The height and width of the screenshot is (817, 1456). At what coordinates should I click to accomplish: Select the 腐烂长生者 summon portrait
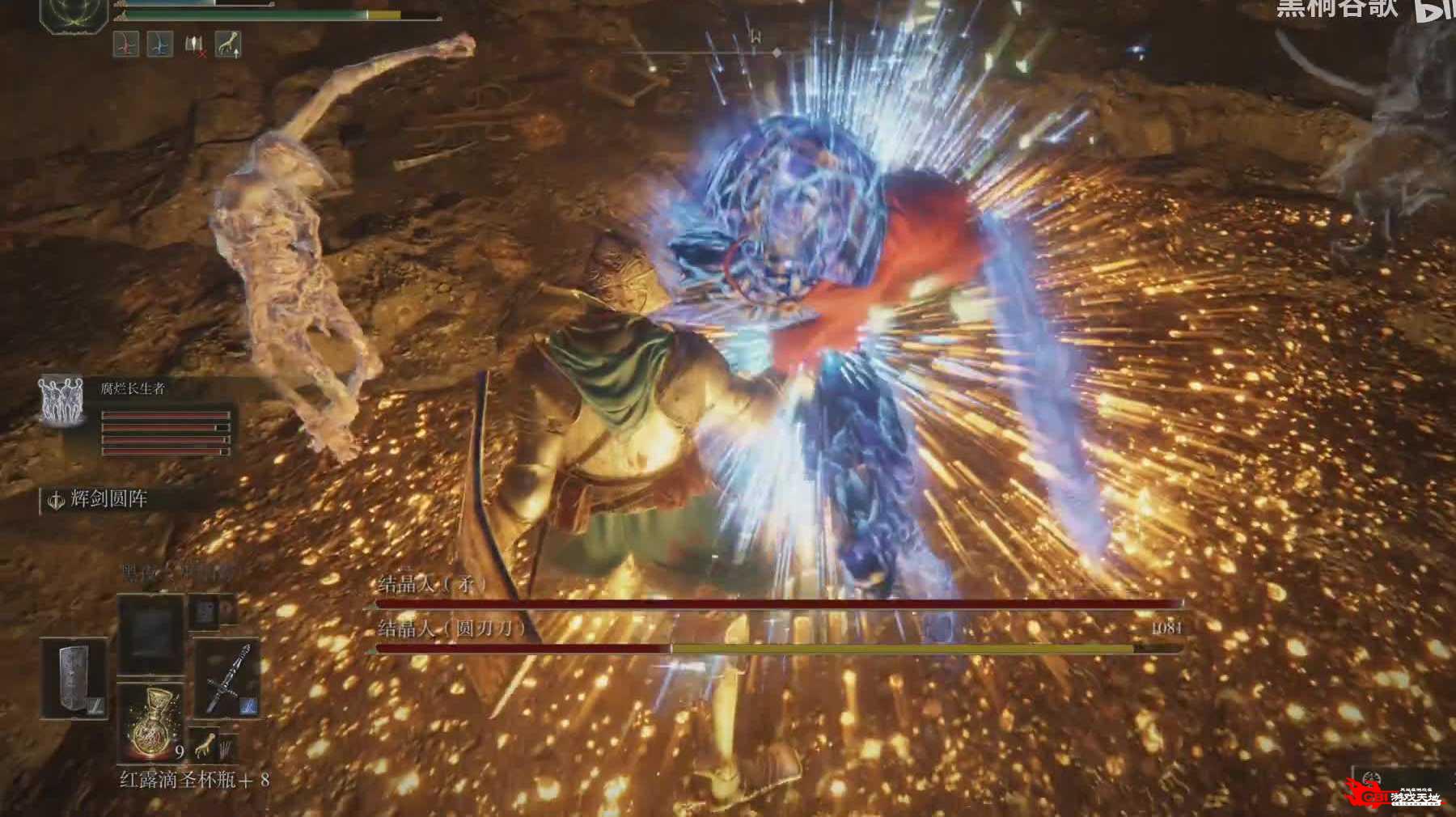(x=61, y=401)
